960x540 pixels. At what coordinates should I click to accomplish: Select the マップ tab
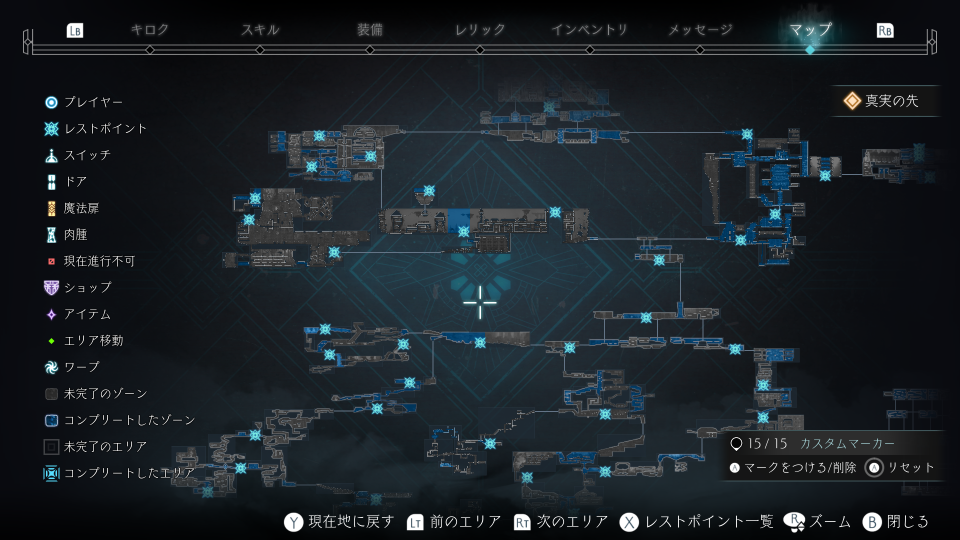810,30
